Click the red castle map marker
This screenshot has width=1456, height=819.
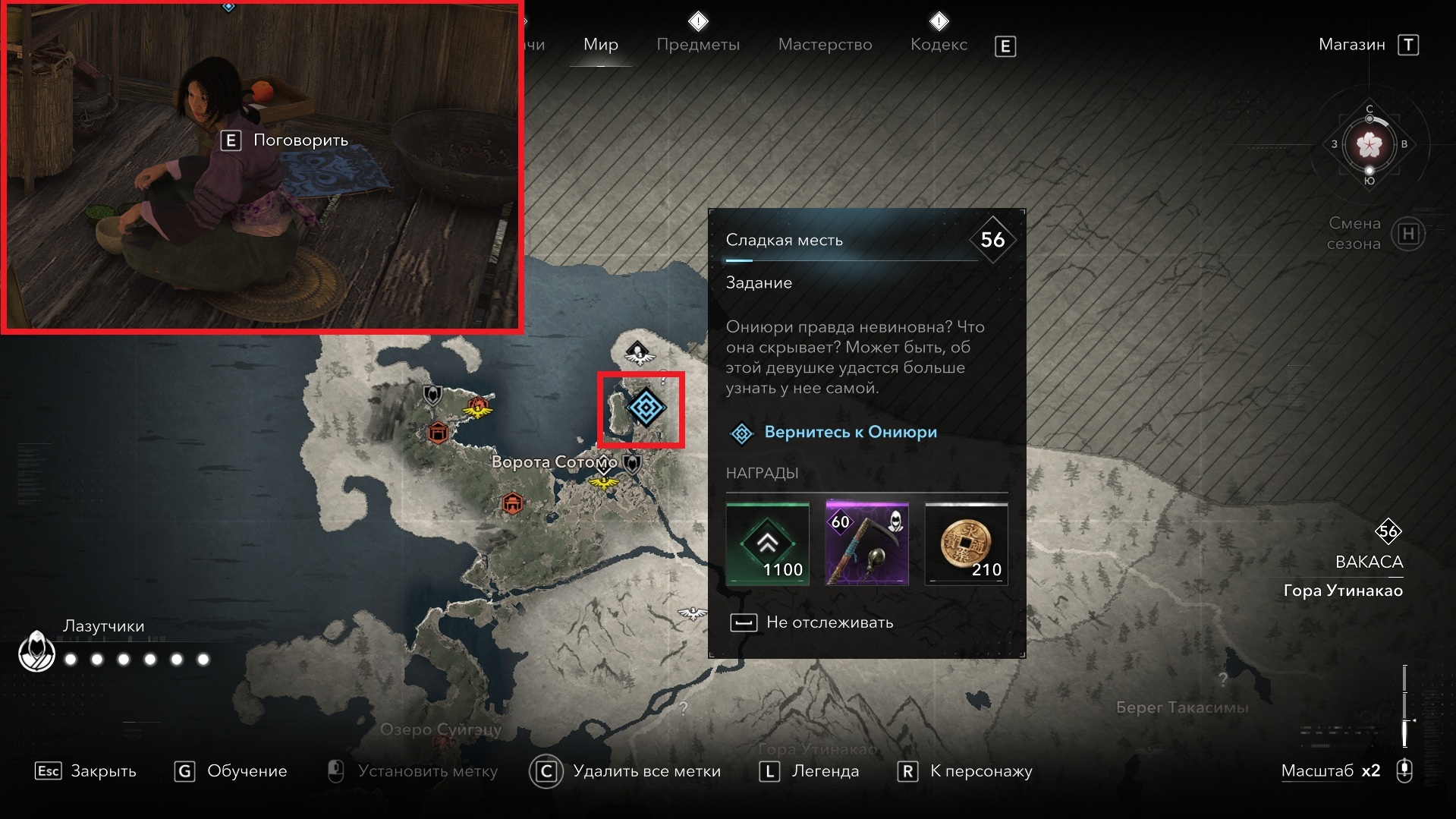pyautogui.click(x=437, y=433)
